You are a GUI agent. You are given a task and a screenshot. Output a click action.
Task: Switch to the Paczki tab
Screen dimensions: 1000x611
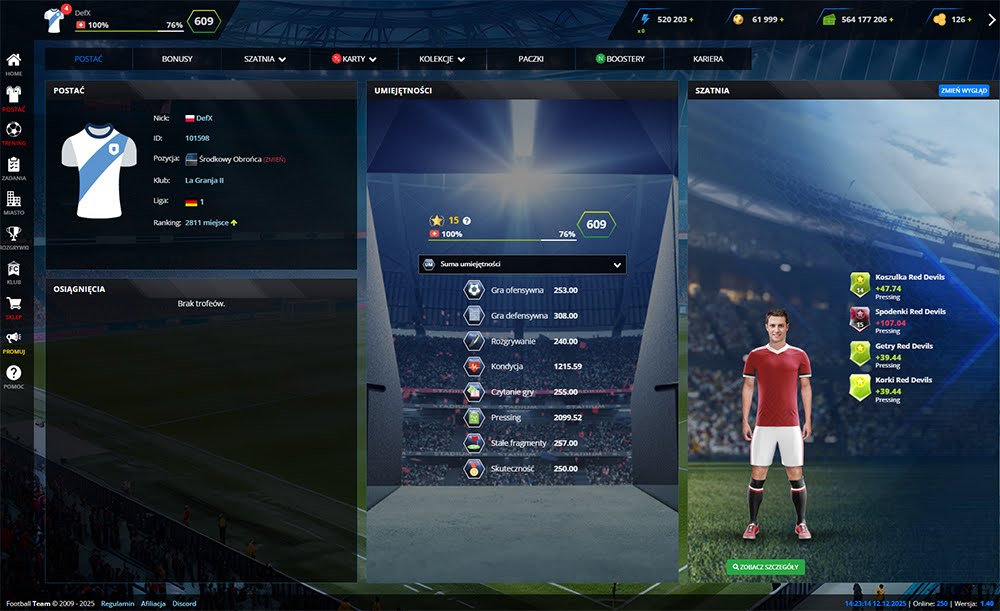click(530, 59)
